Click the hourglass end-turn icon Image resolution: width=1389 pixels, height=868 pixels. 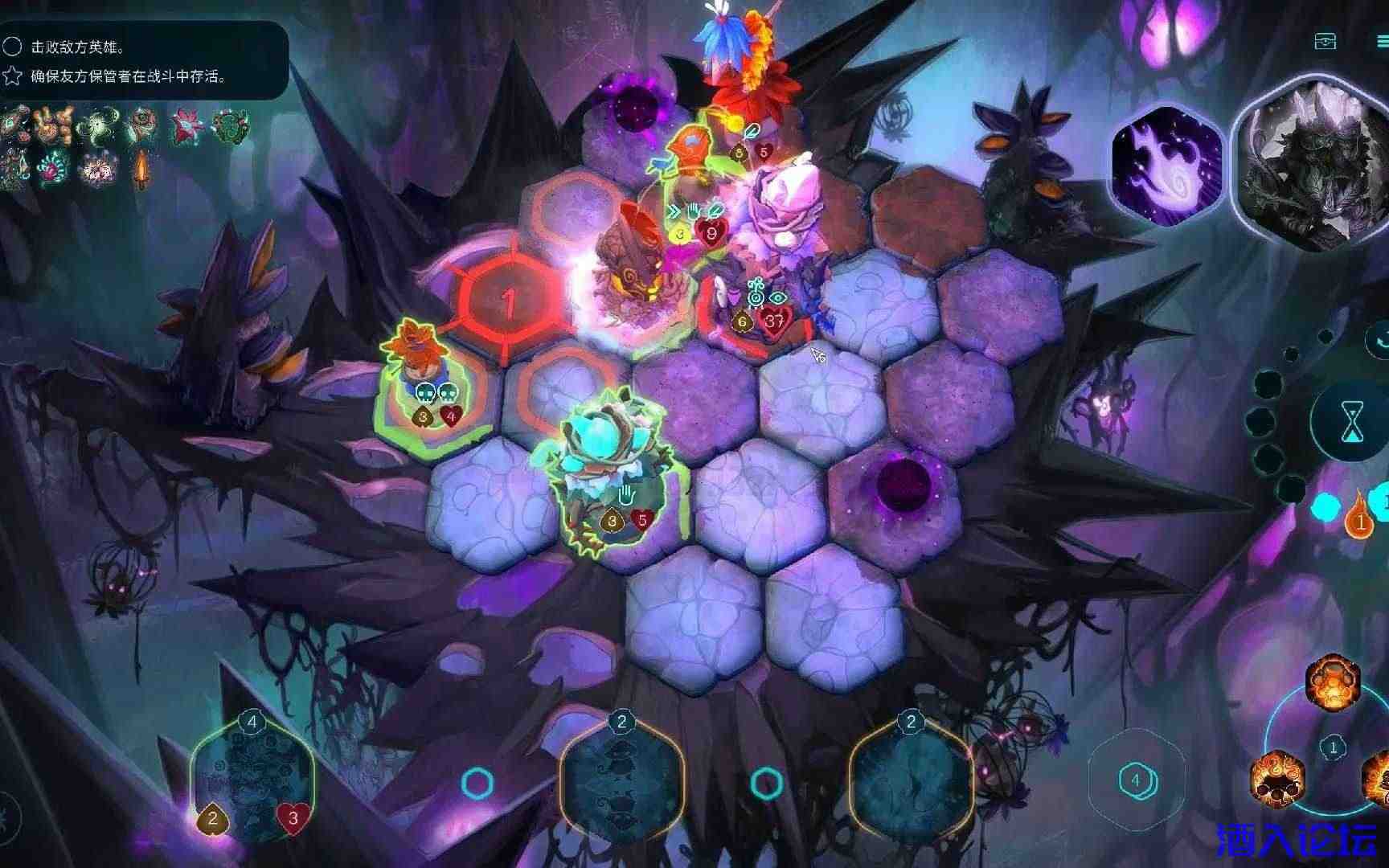tap(1352, 420)
